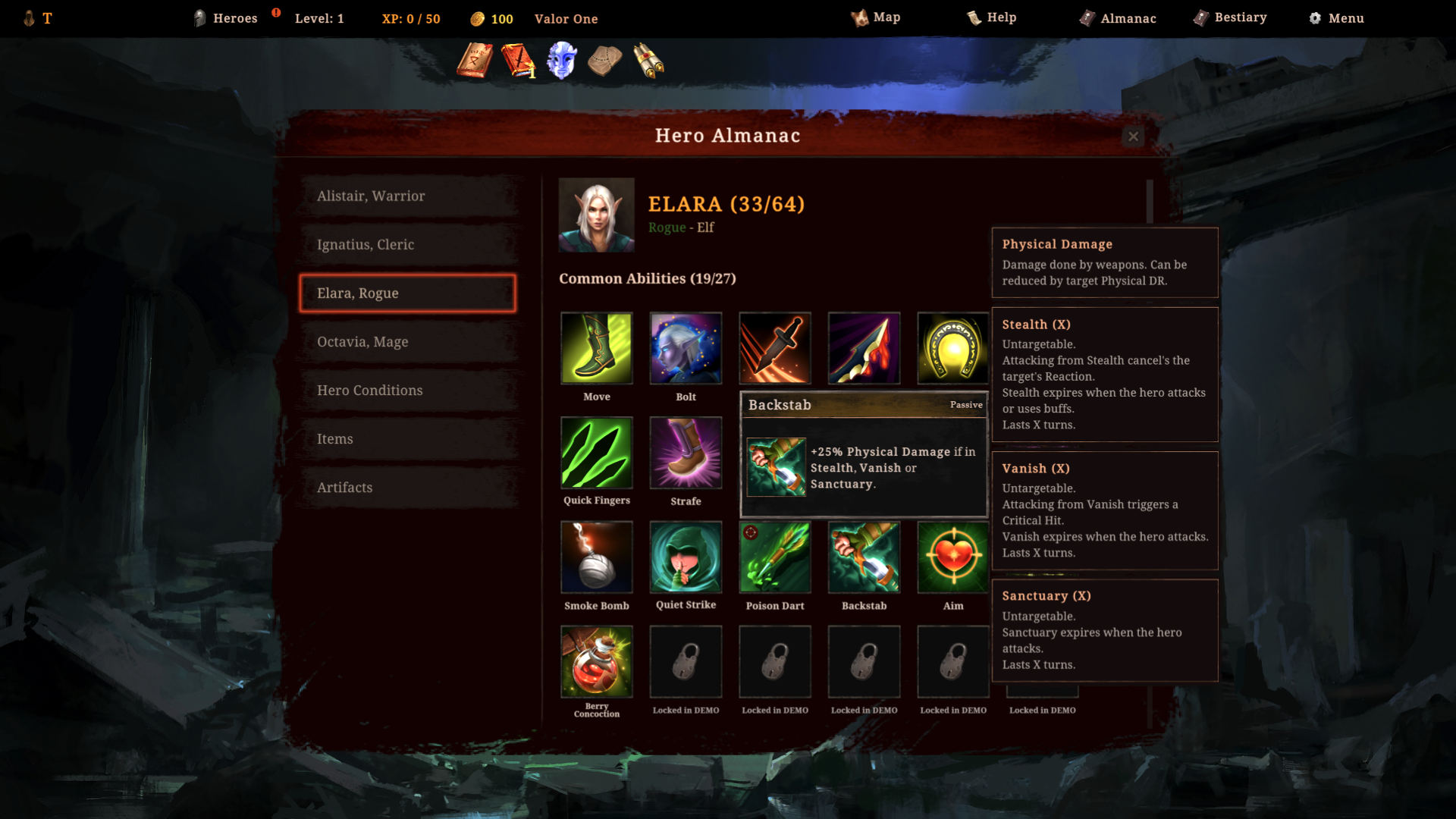Select the Berry Concoction ability icon
This screenshot has height=819, width=1456.
point(597,661)
